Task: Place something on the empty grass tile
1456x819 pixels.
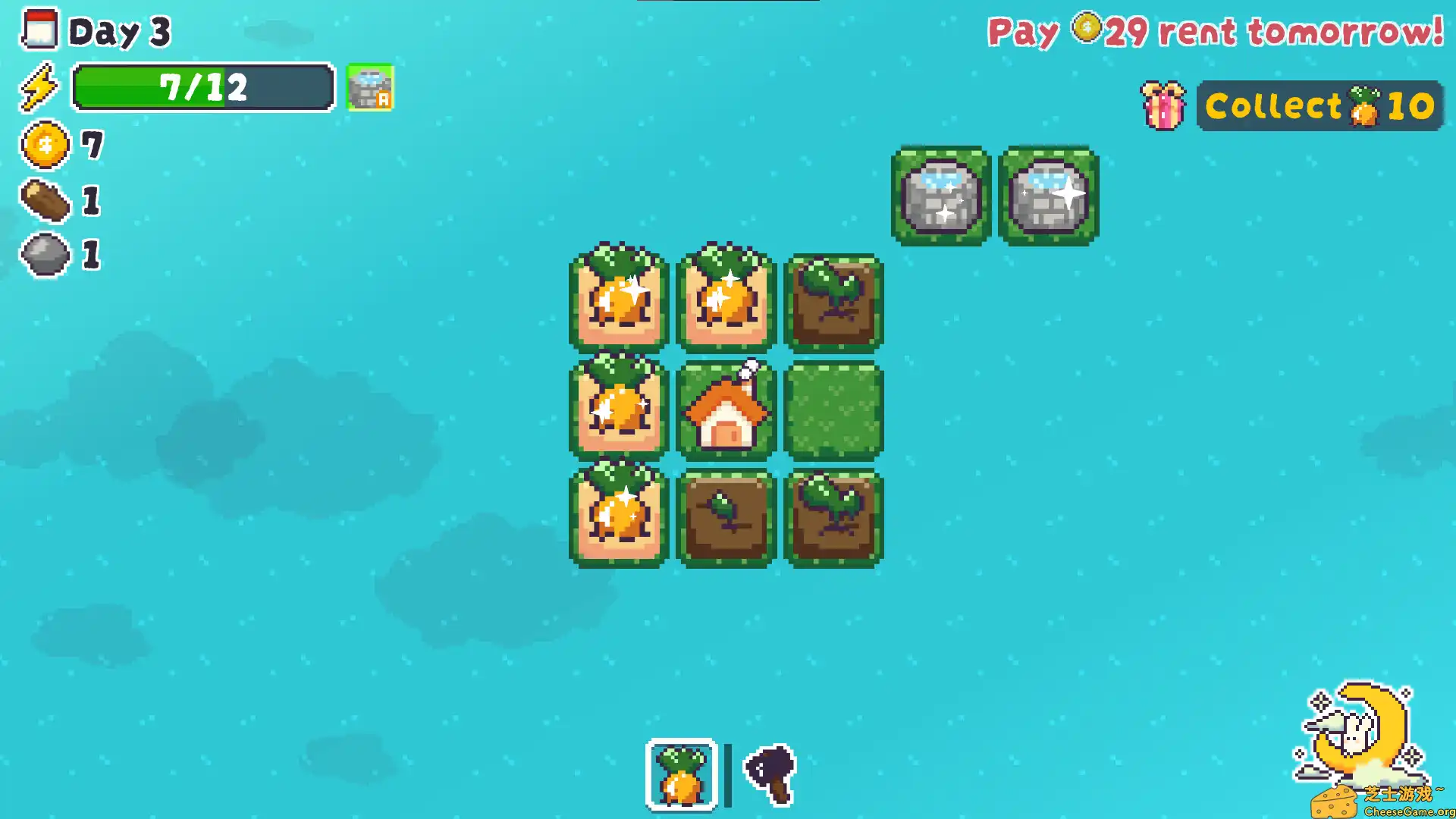Action: click(833, 409)
